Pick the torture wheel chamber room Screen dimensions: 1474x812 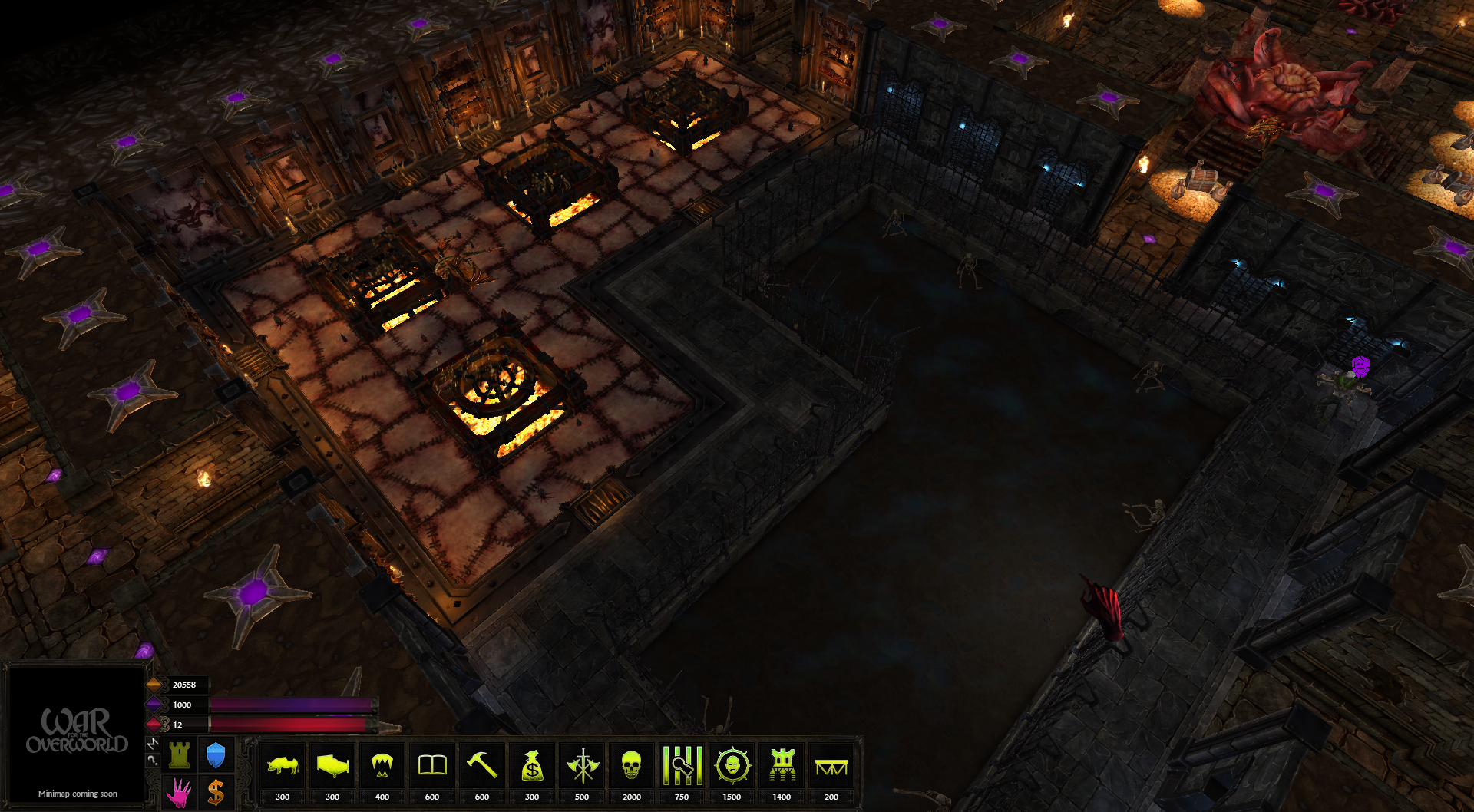pyautogui.click(x=732, y=765)
